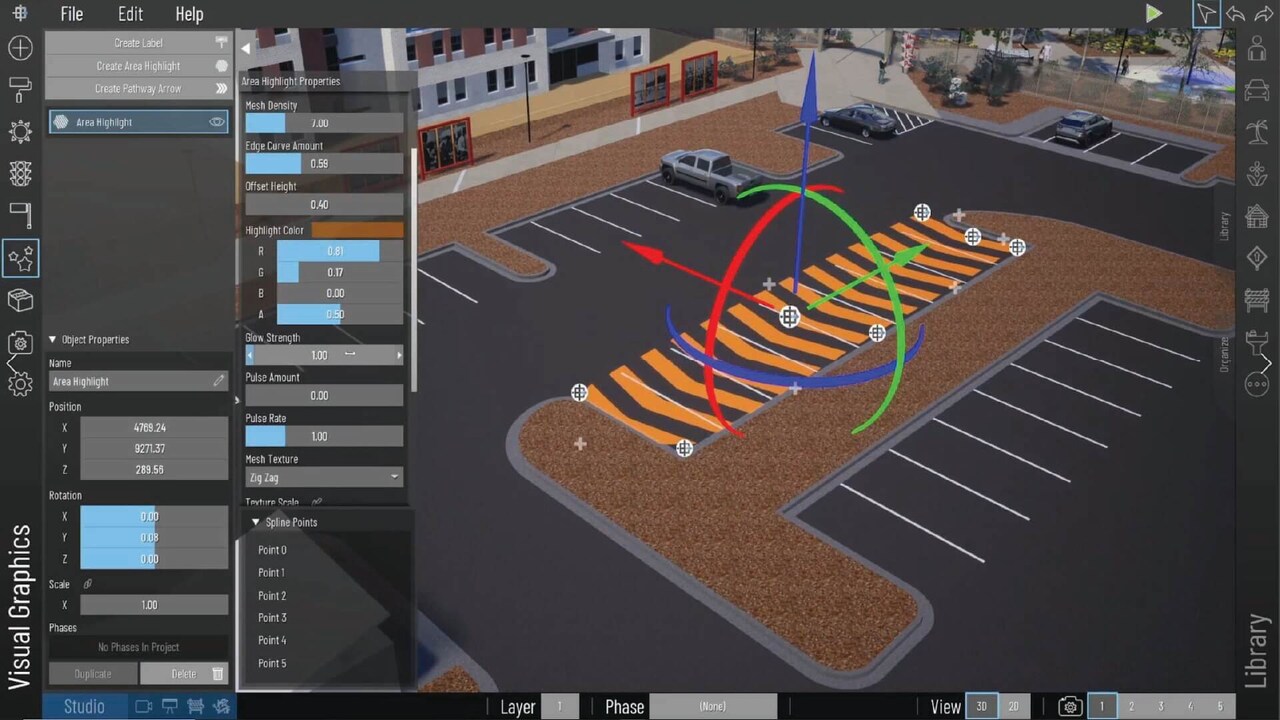1280x720 pixels.
Task: Adjust the Edge Curve Amount slider
Action: coord(324,163)
